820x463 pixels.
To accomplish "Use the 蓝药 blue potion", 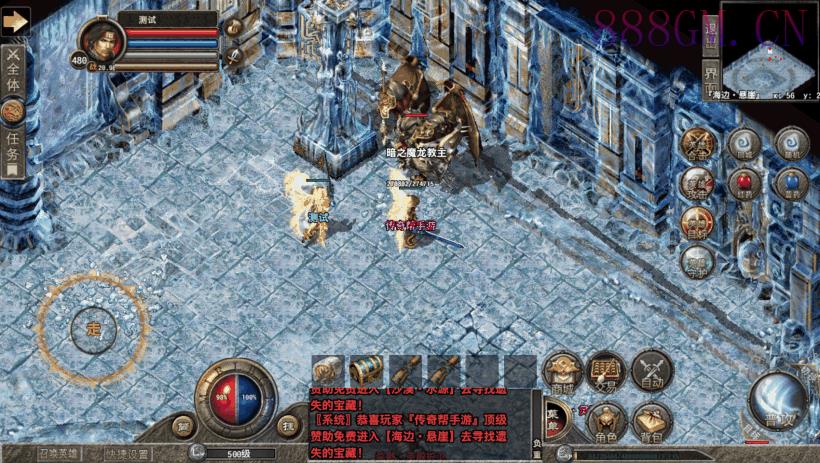I will [790, 184].
